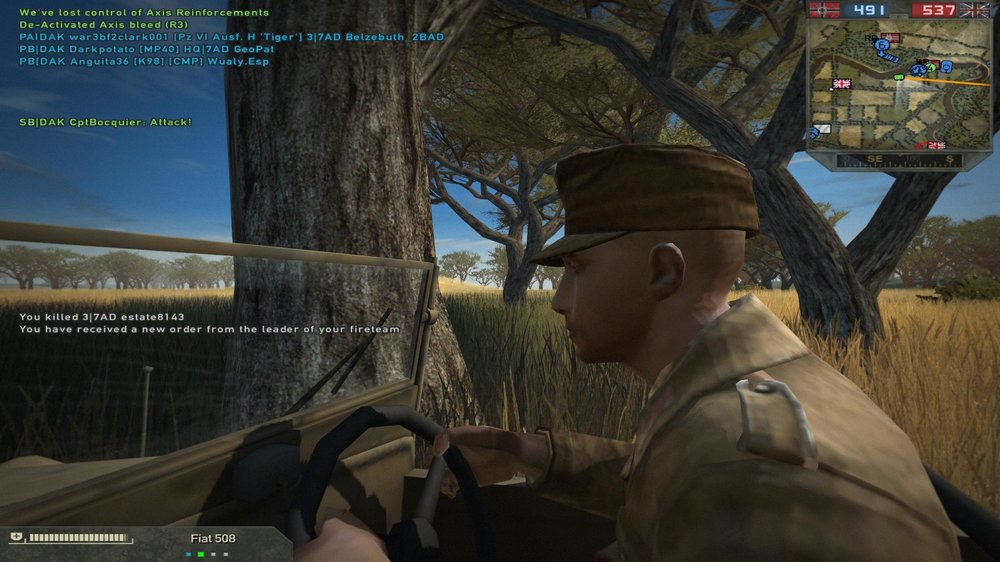Select the German team flag icon
1000x562 pixels.
point(824,10)
